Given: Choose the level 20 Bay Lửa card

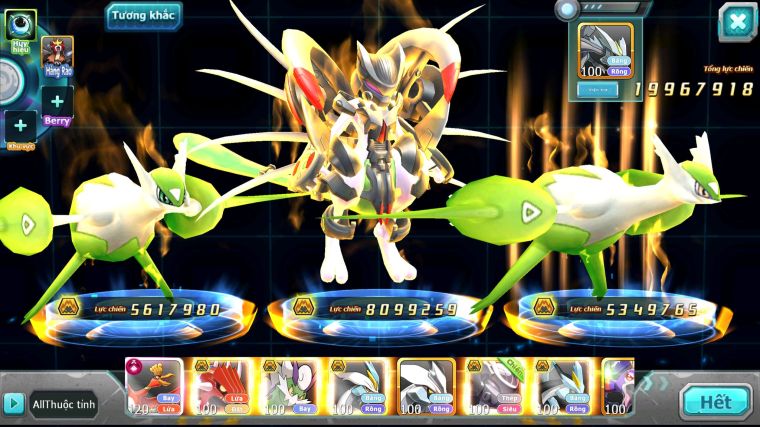Looking at the screenshot, I should click(x=153, y=386).
